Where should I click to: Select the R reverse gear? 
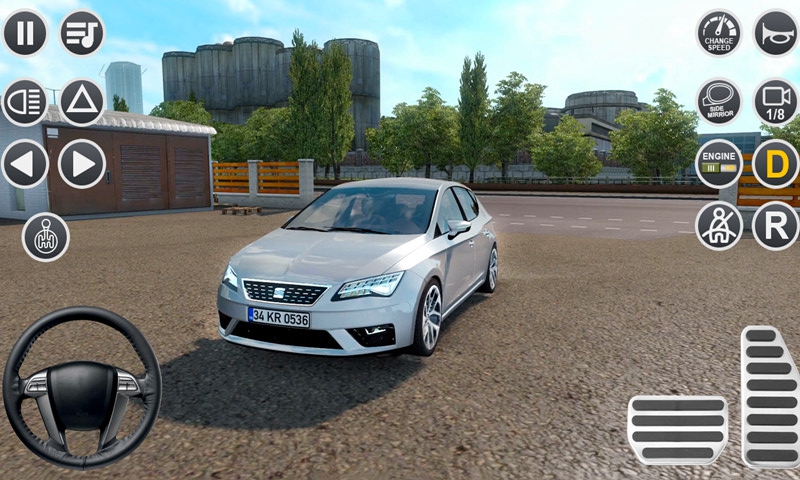pos(776,226)
